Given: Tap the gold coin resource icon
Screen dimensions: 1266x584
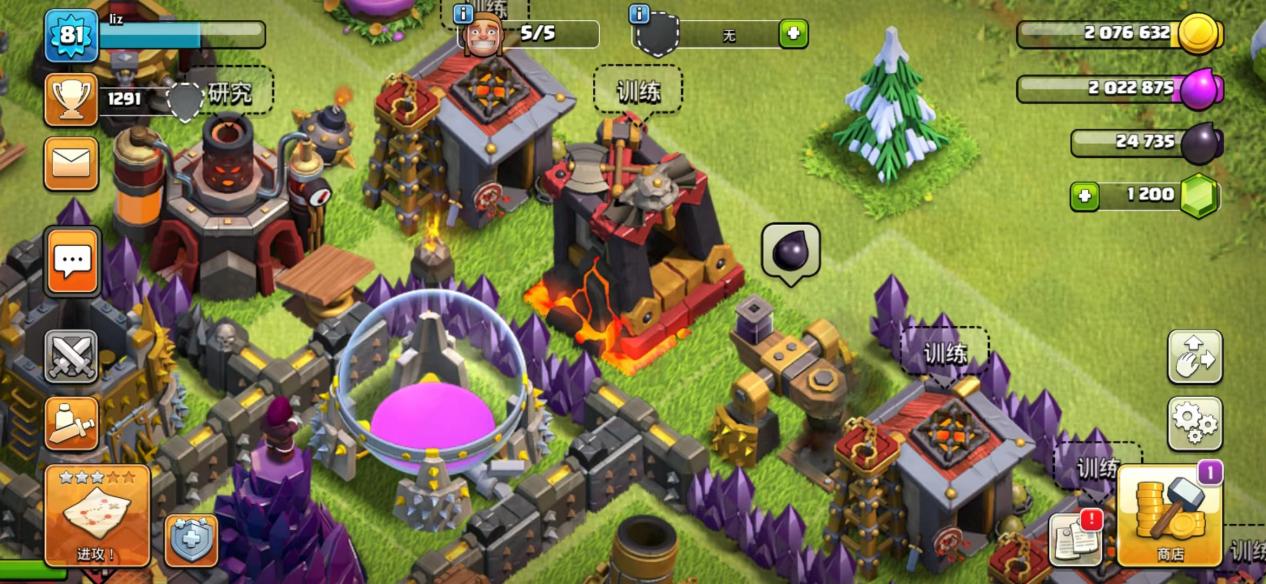Looking at the screenshot, I should tap(1197, 34).
